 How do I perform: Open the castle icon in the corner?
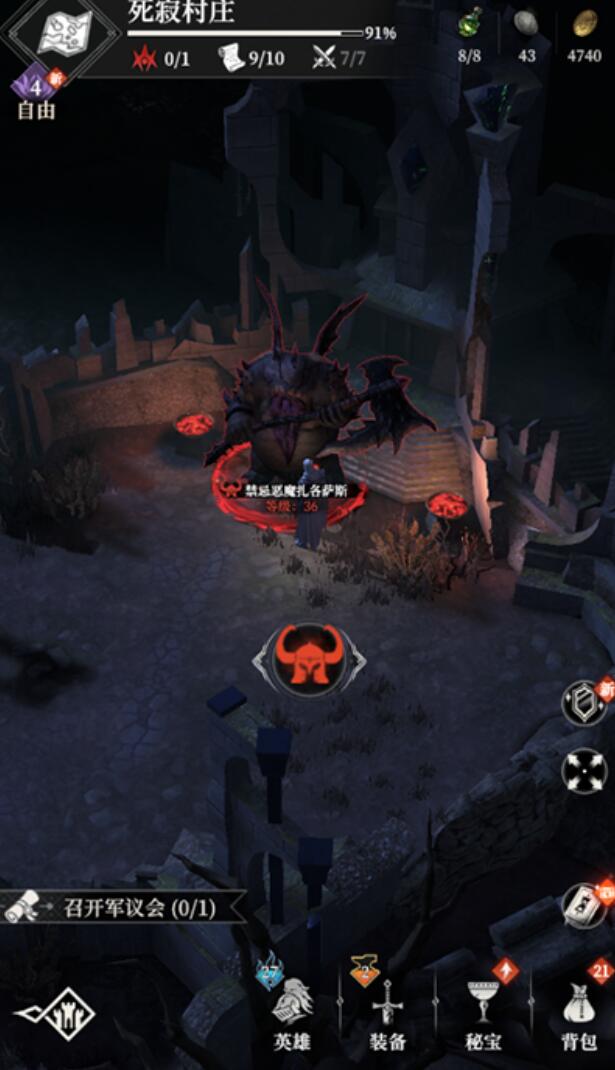55,1013
